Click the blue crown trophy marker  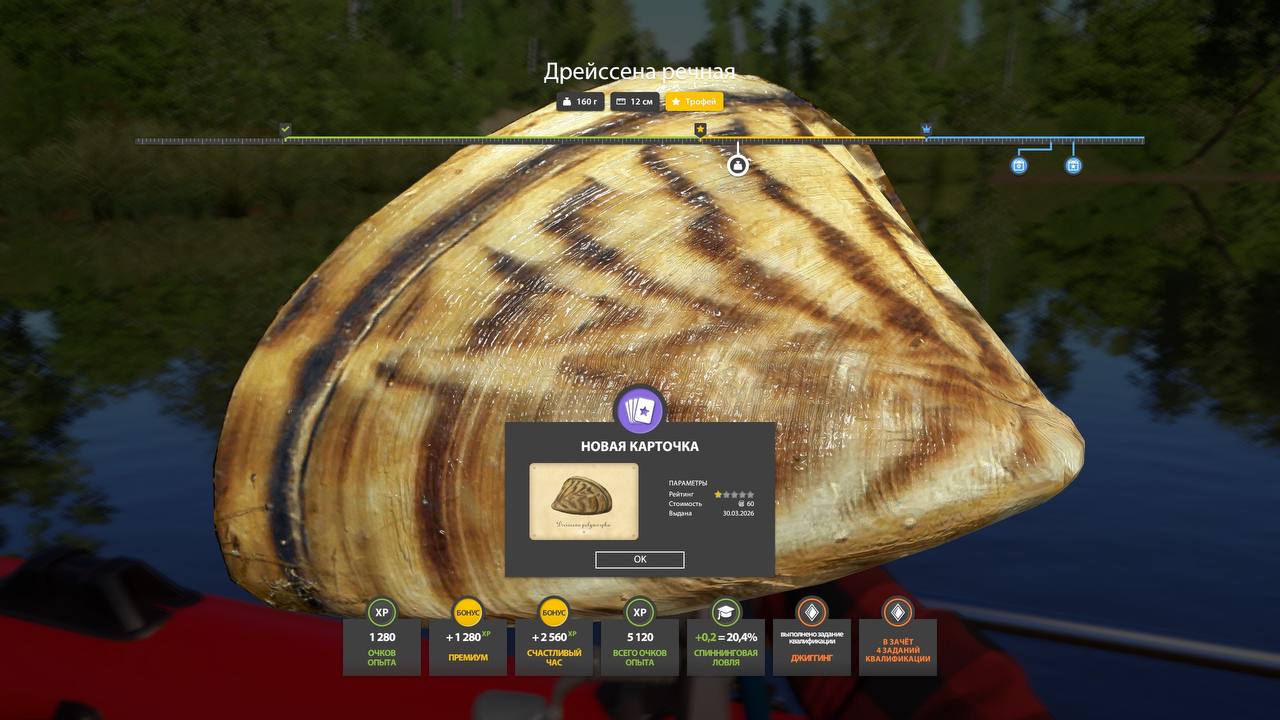[926, 129]
